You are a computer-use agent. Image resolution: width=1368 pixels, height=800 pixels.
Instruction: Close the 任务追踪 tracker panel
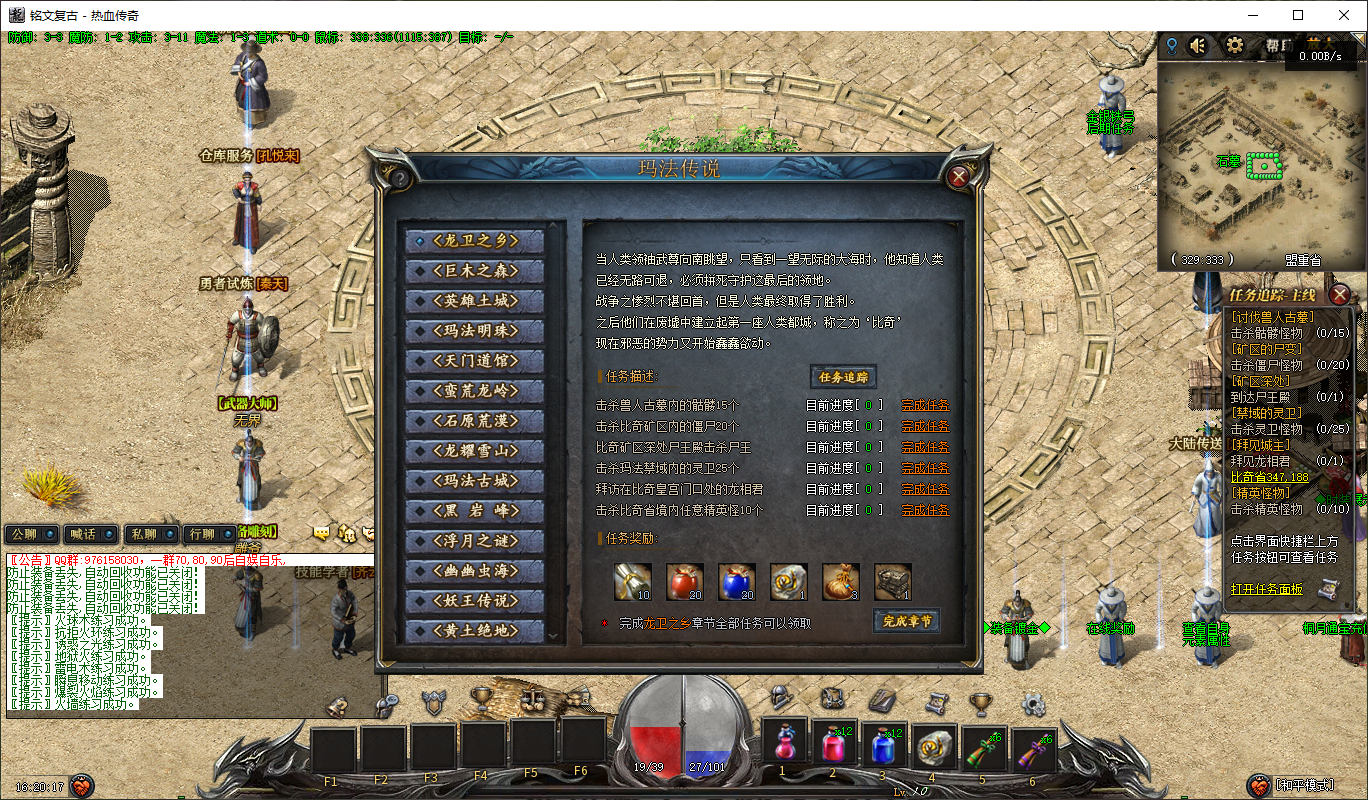[x=1339, y=294]
